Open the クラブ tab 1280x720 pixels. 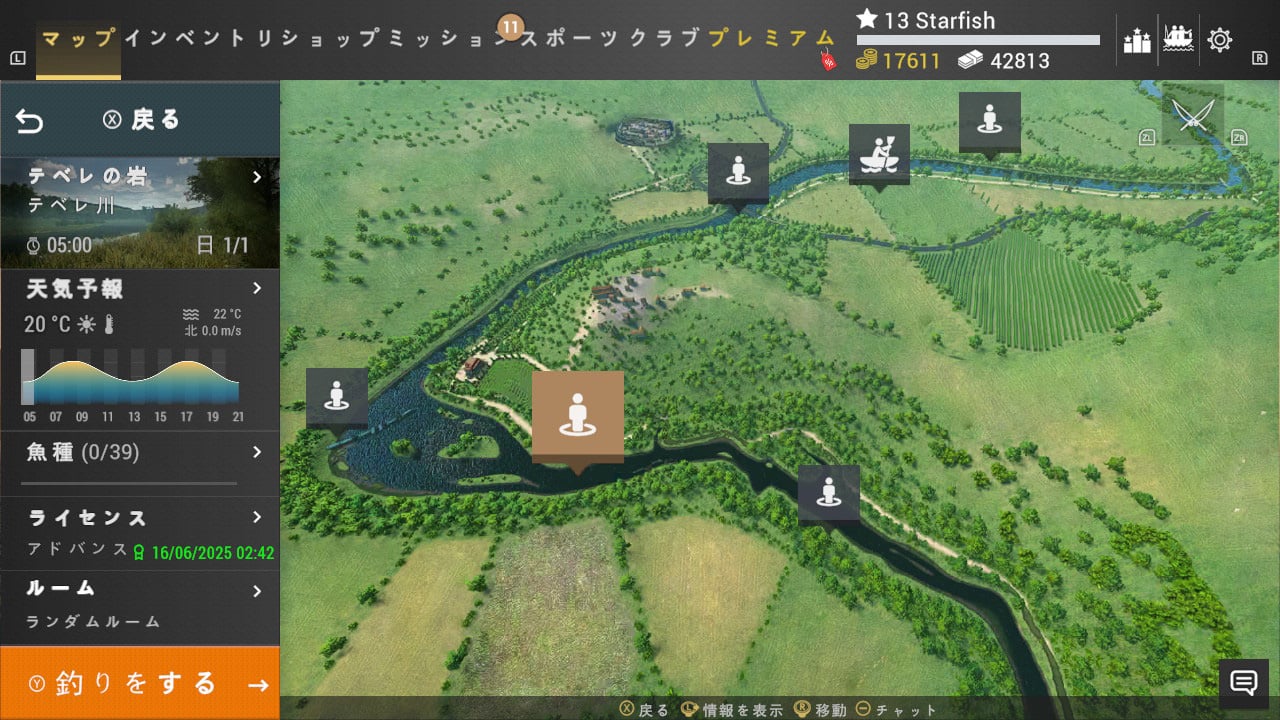(x=665, y=39)
